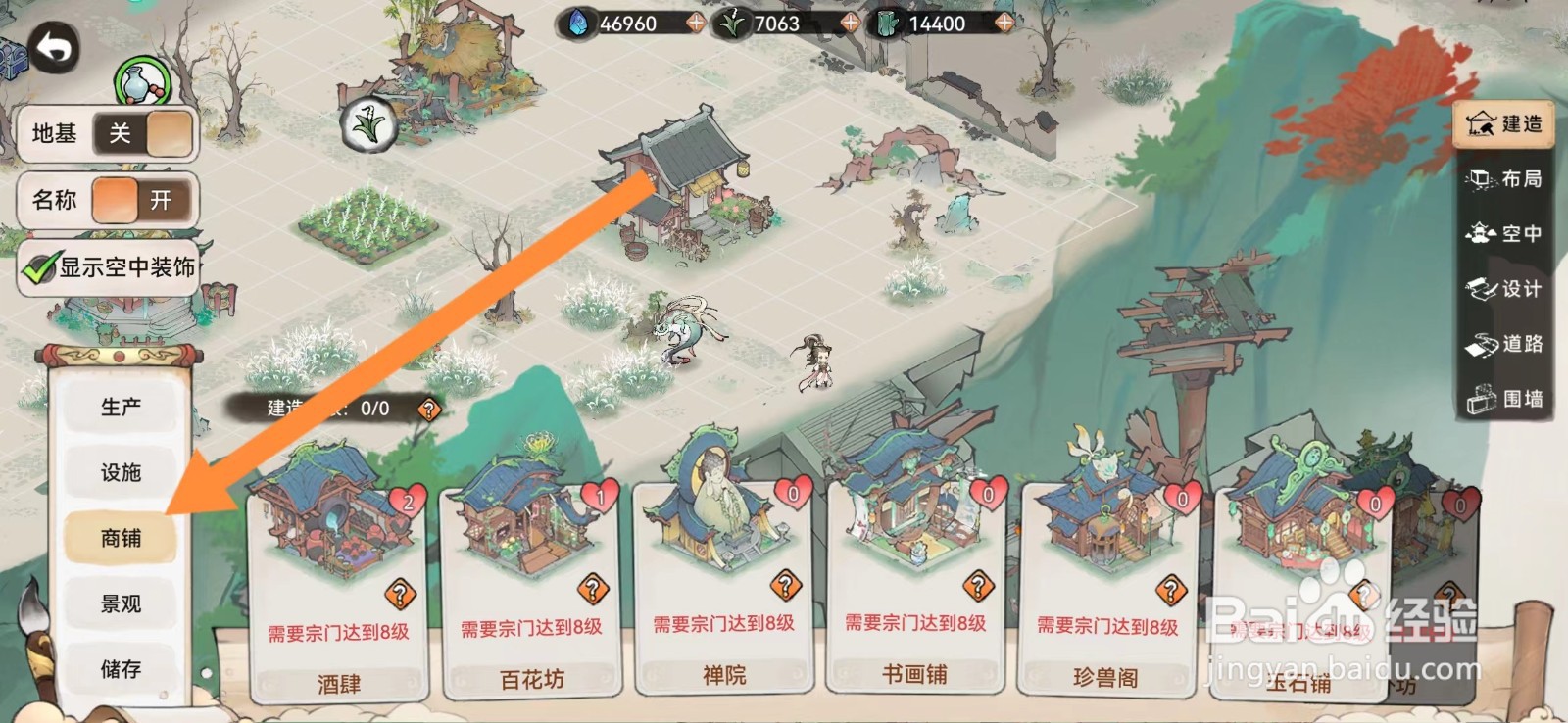Uncheck 显示空中装饰 checkbox
The image size is (1568, 723).
point(37,266)
